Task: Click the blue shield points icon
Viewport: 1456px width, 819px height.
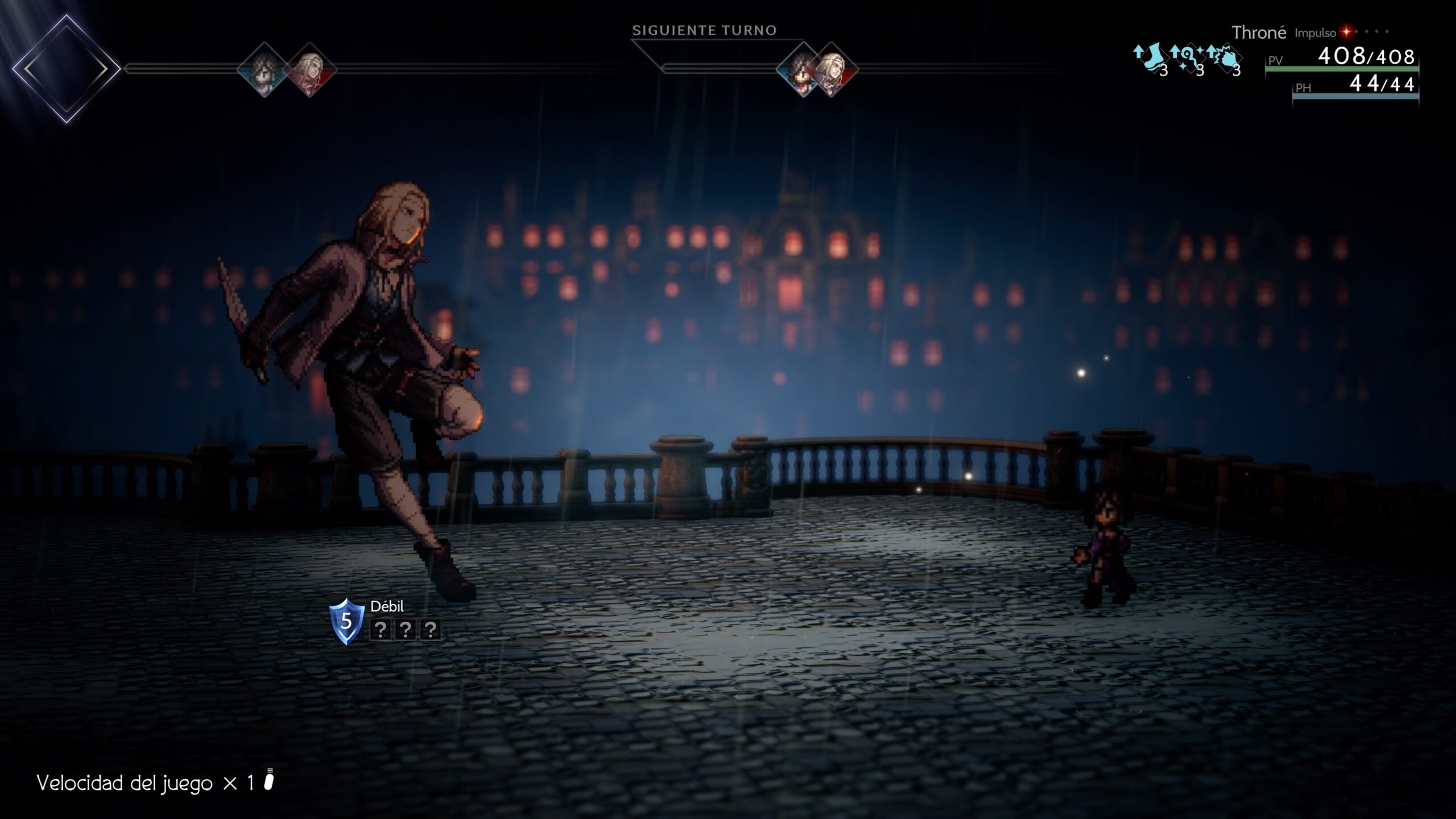Action: (x=346, y=621)
